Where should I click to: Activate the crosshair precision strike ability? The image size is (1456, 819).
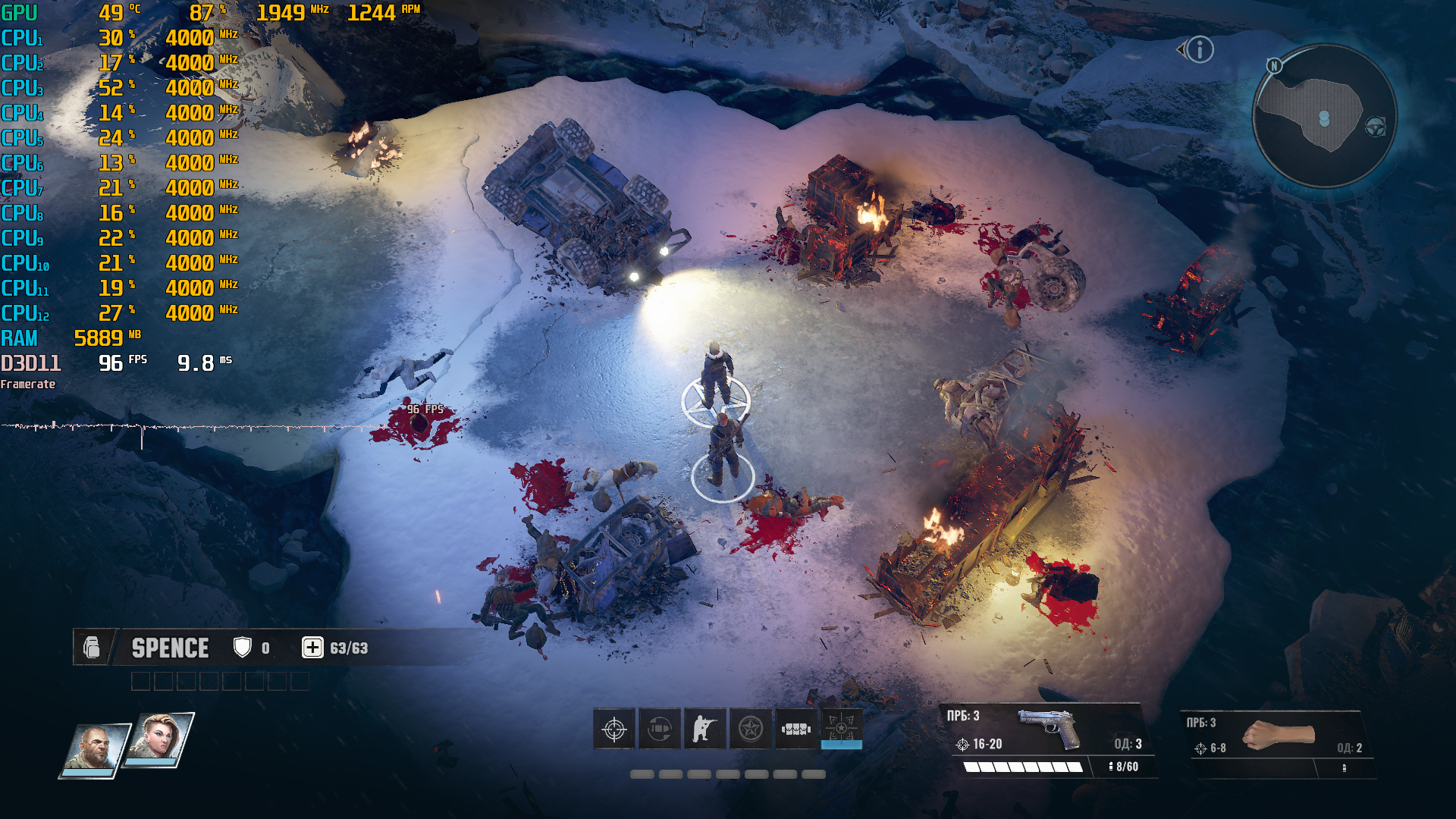[x=614, y=730]
